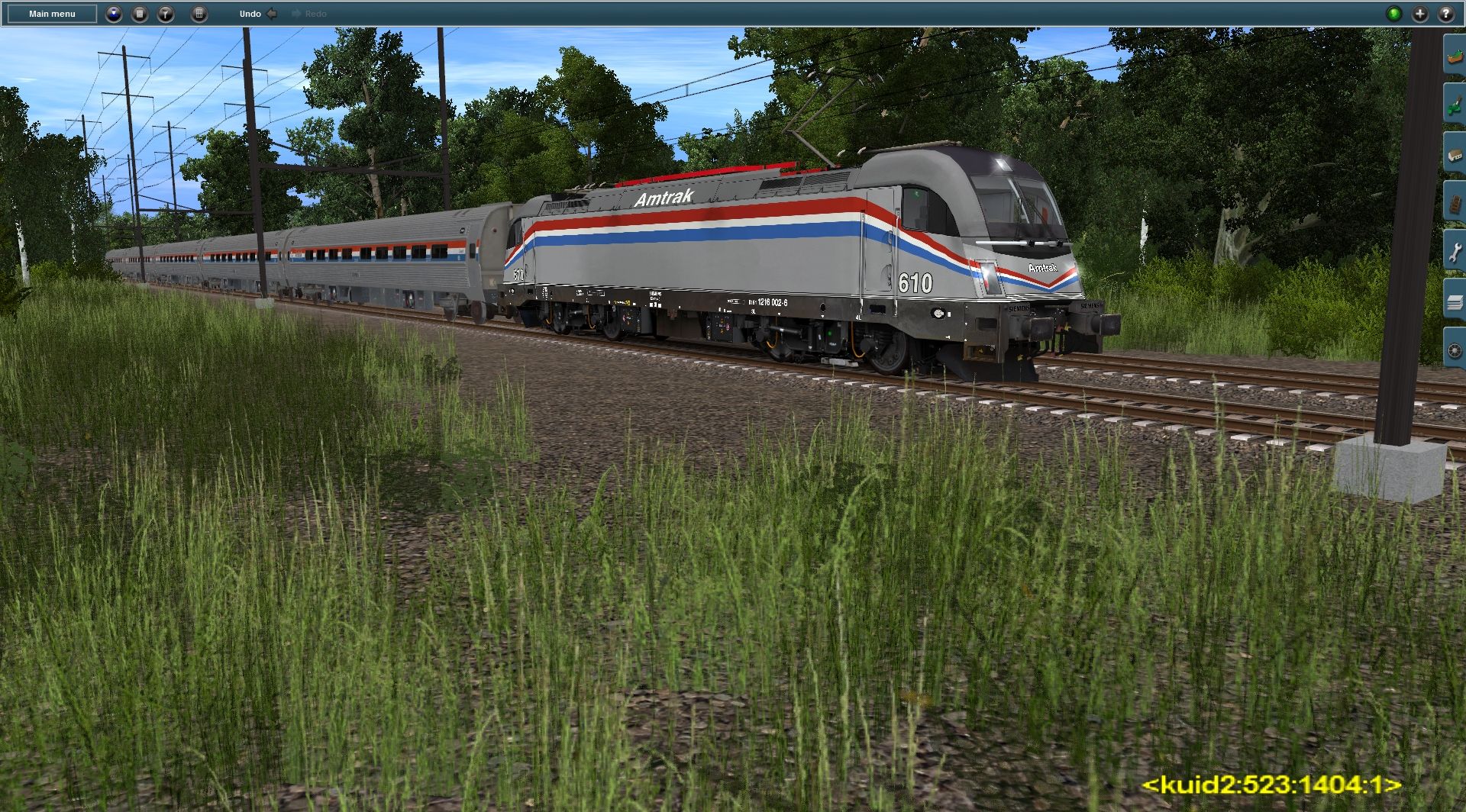This screenshot has width=1466, height=812.
Task: Open the track laying tab
Action: pos(1455,202)
